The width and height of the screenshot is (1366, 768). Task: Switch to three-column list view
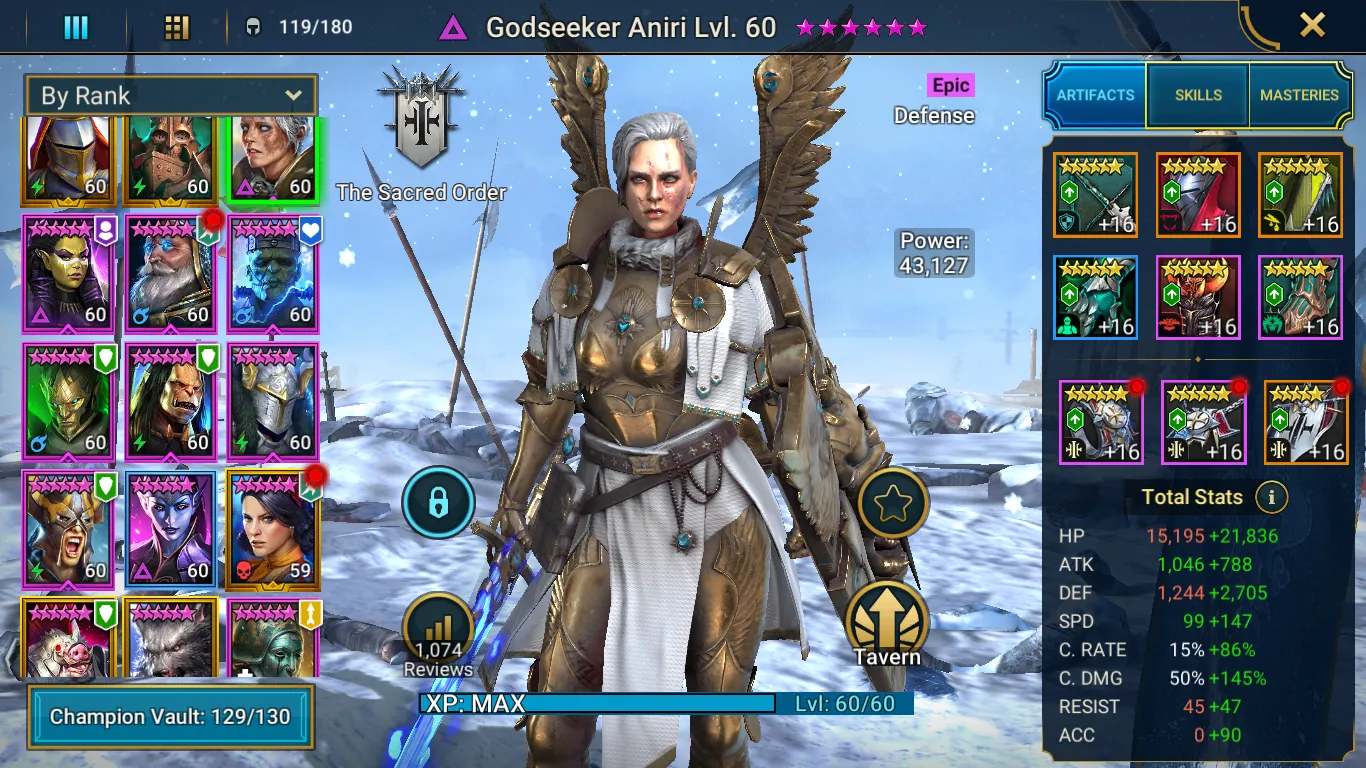(x=76, y=27)
